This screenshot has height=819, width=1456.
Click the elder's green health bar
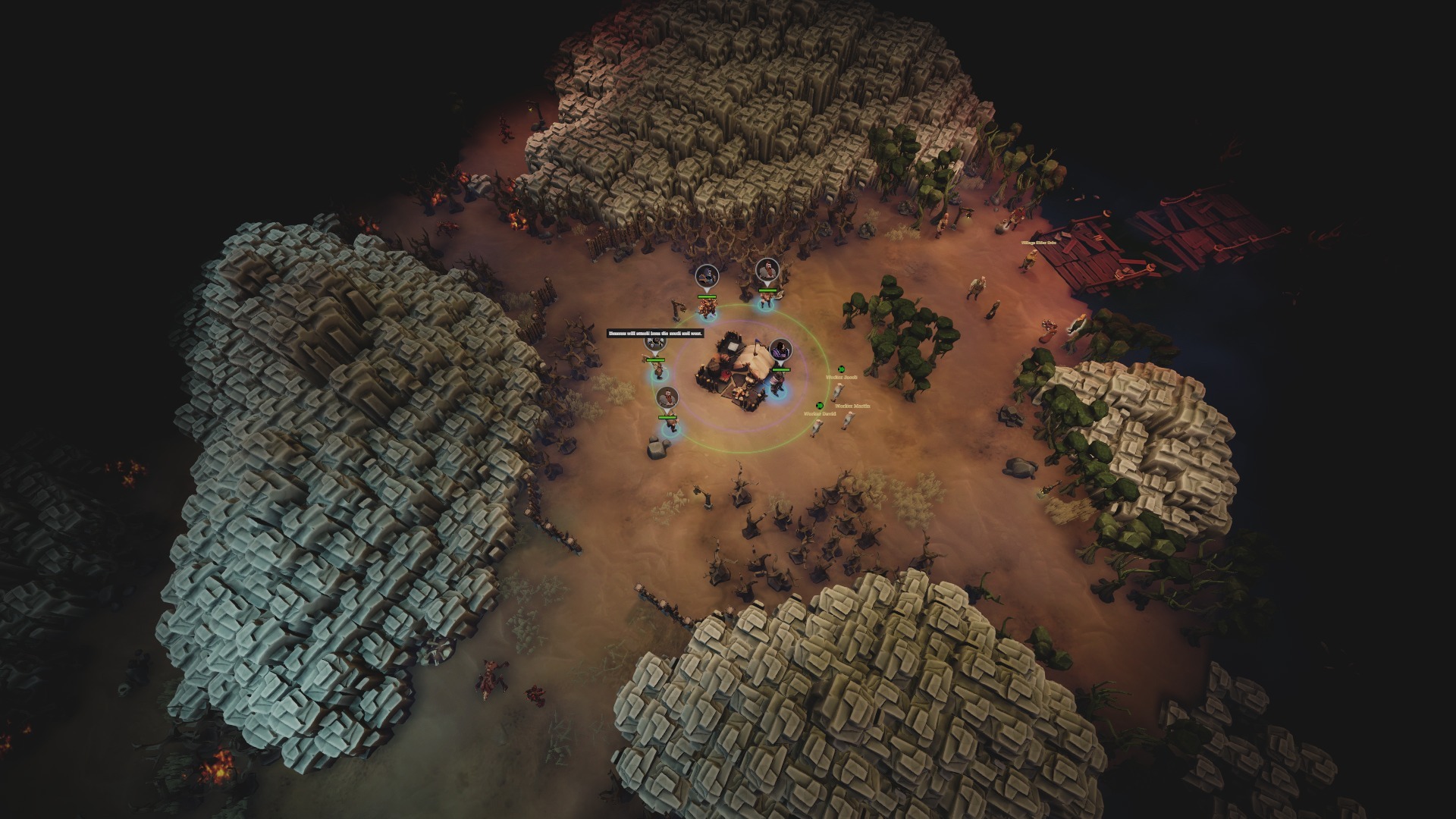pos(781,369)
